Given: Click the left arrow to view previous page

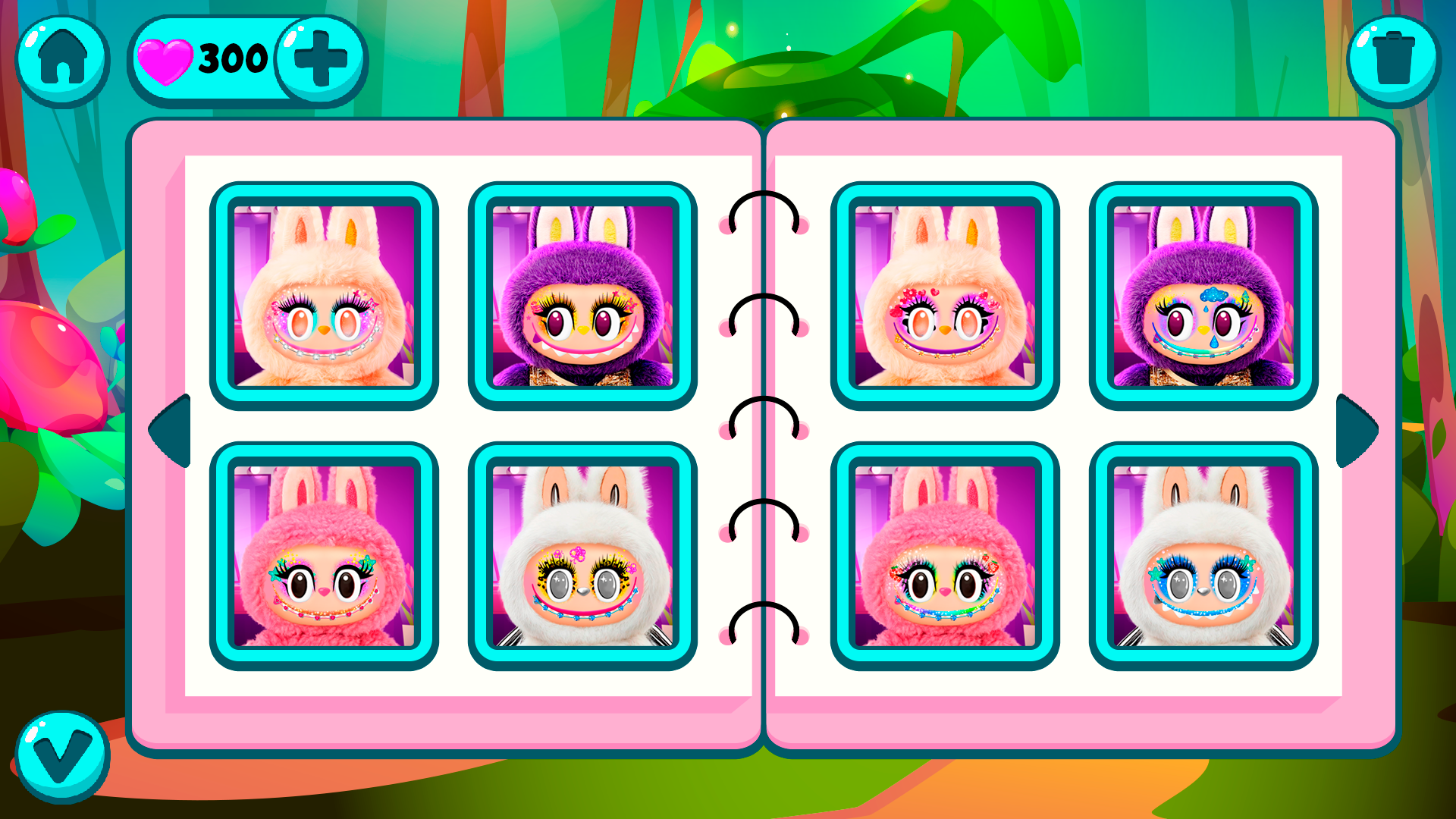Looking at the screenshot, I should [170, 429].
